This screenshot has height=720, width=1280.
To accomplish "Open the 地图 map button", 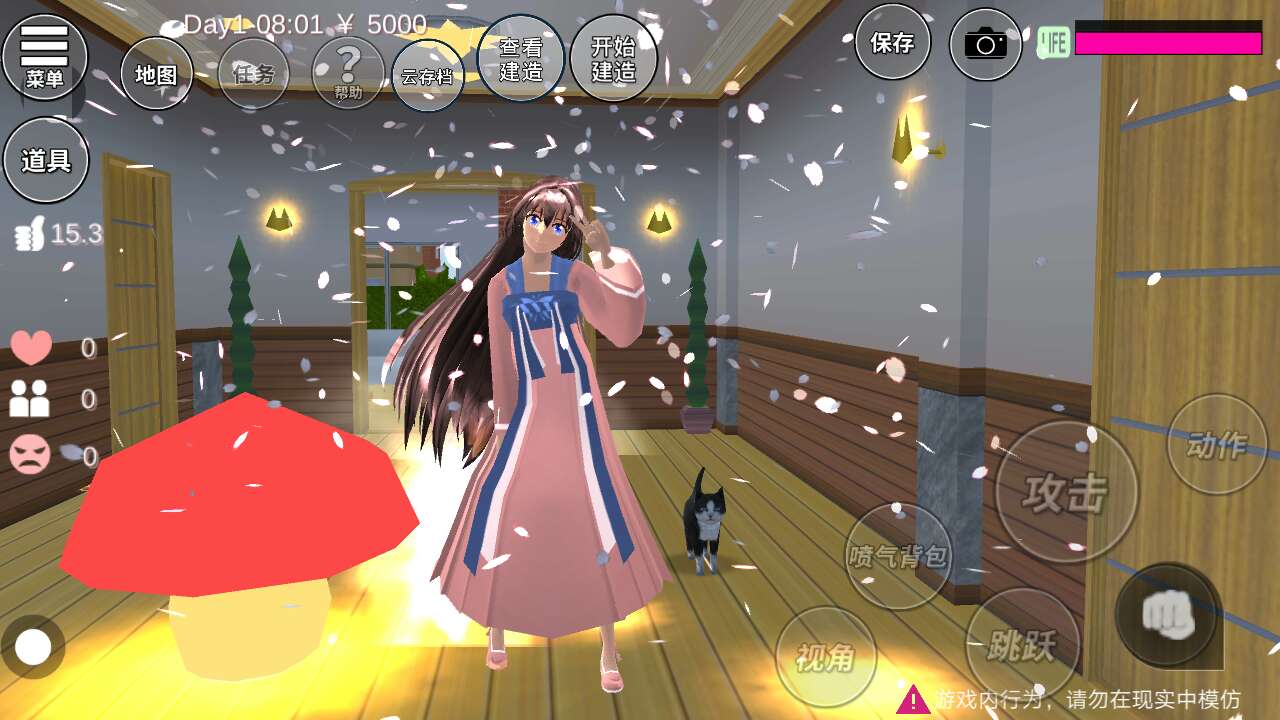I will [156, 73].
